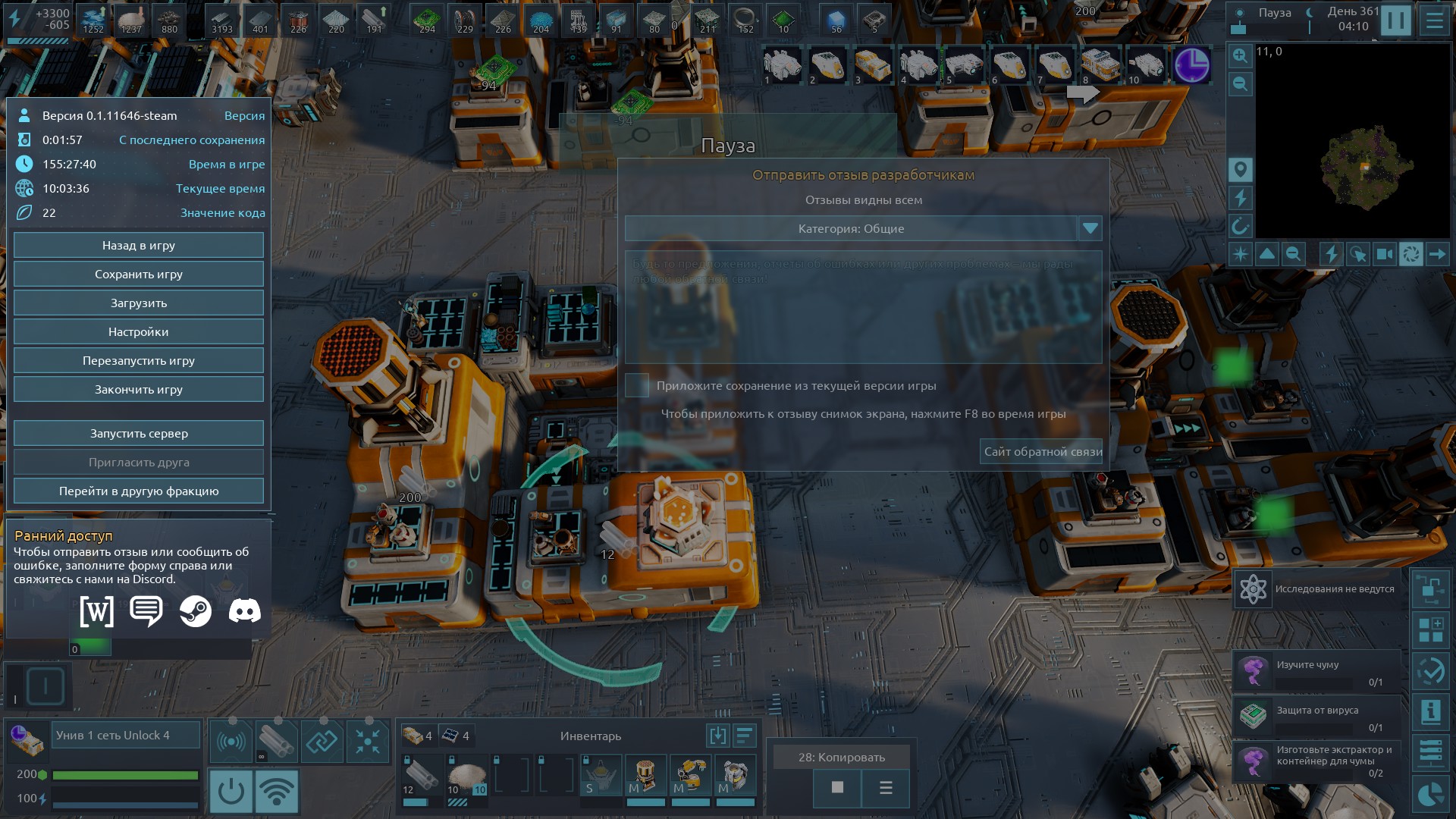Start a server with 'Запустить сервер'
This screenshot has height=819, width=1456.
(139, 434)
